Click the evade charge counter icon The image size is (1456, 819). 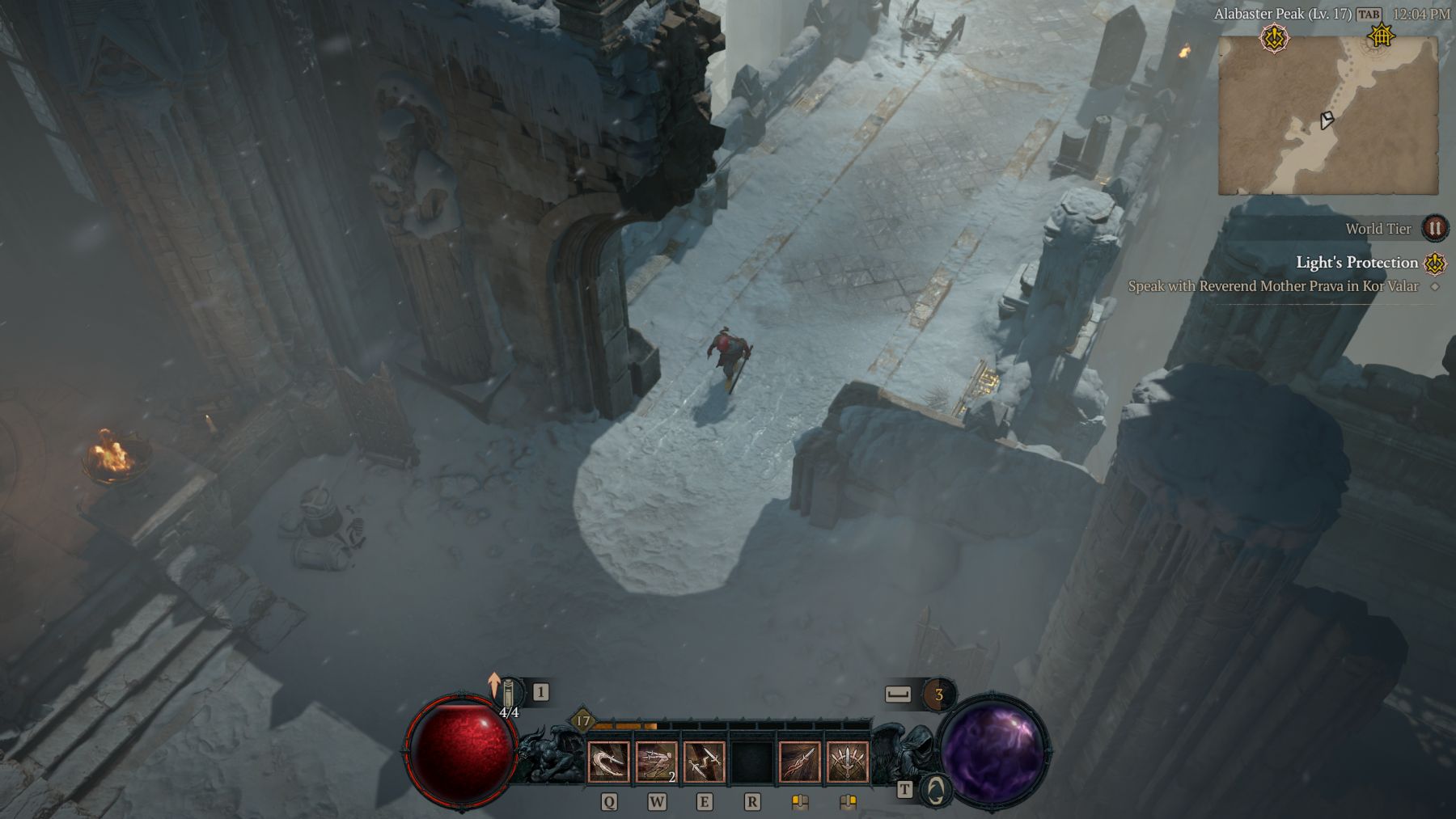tap(938, 694)
